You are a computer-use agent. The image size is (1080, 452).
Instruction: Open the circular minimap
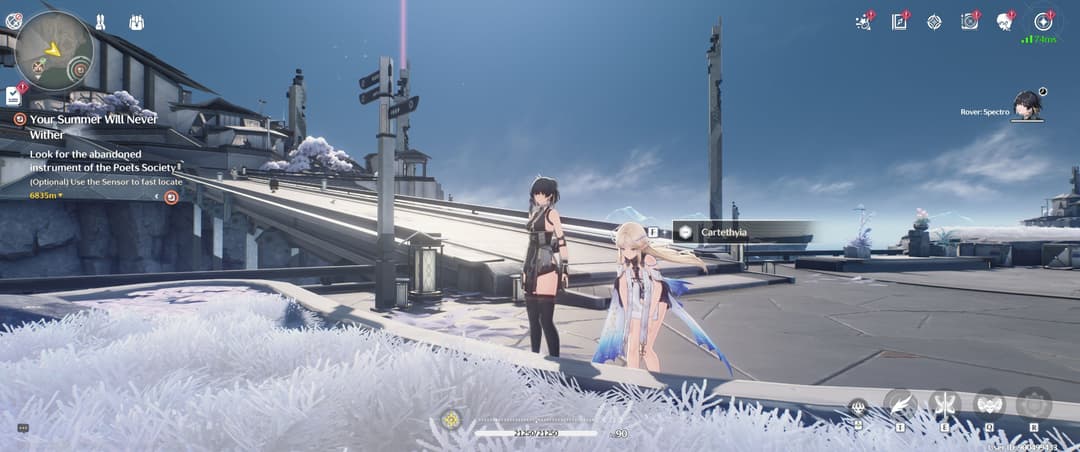54,50
